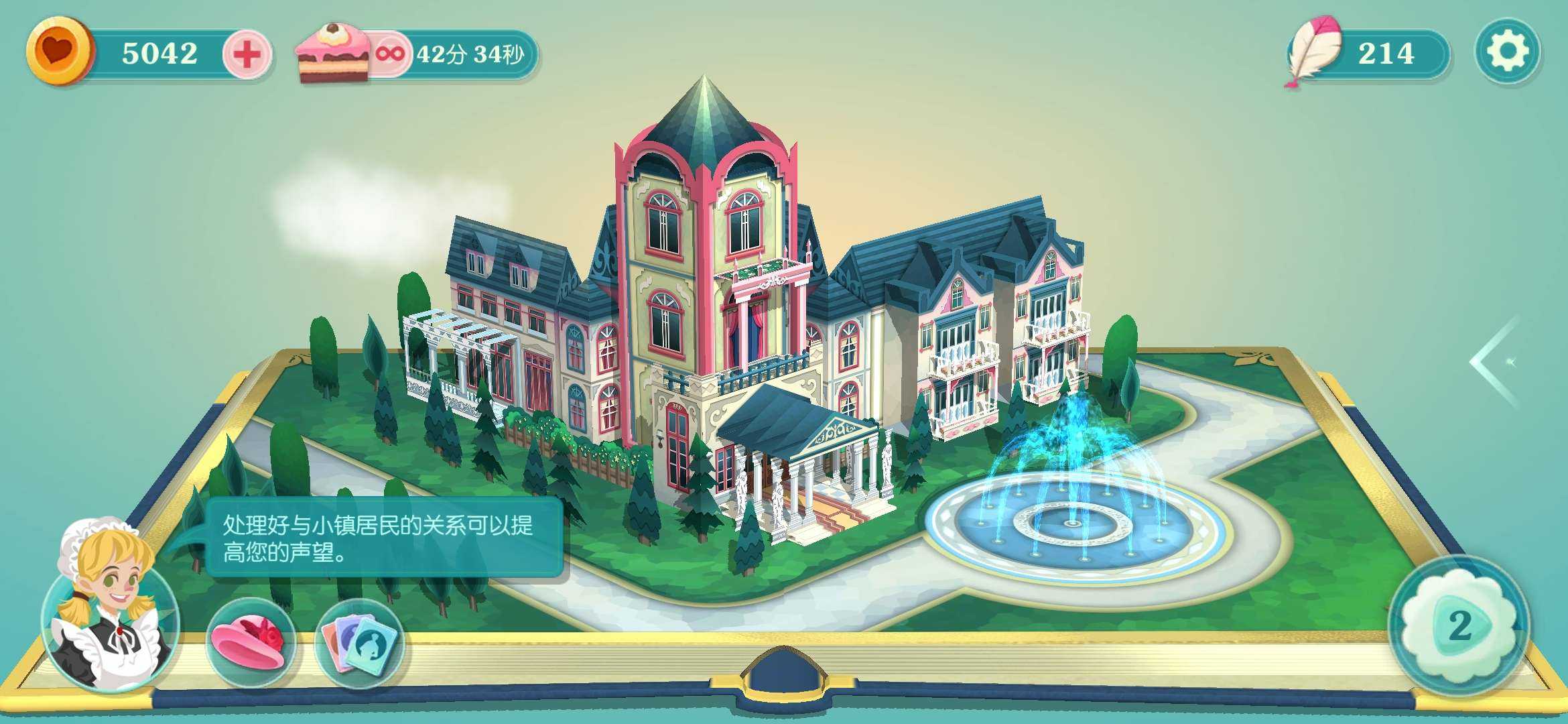Tap the feather quill currency icon

[x=1313, y=52]
